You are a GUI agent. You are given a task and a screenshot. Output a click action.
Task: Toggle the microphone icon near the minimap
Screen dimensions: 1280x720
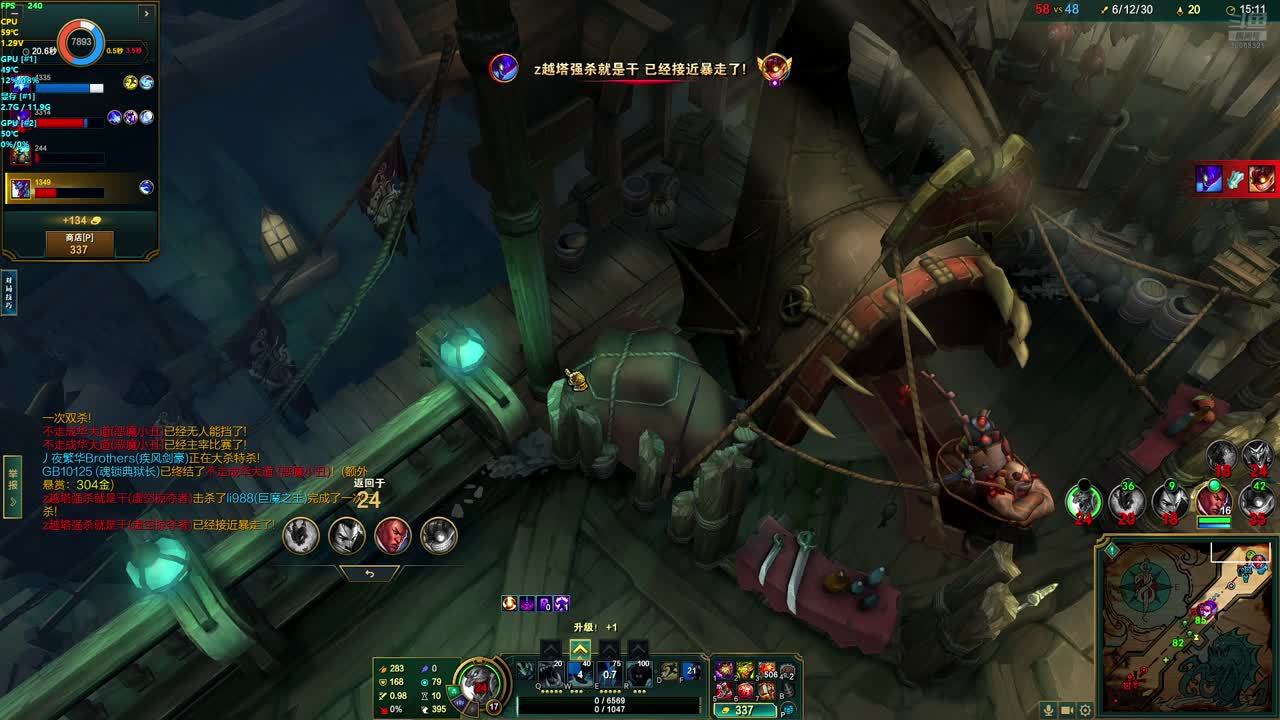(1048, 710)
